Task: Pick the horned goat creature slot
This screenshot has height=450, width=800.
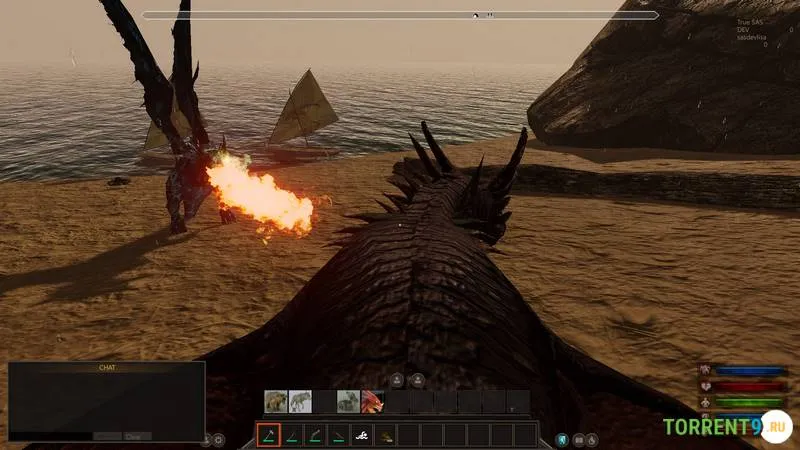Action: [348, 402]
